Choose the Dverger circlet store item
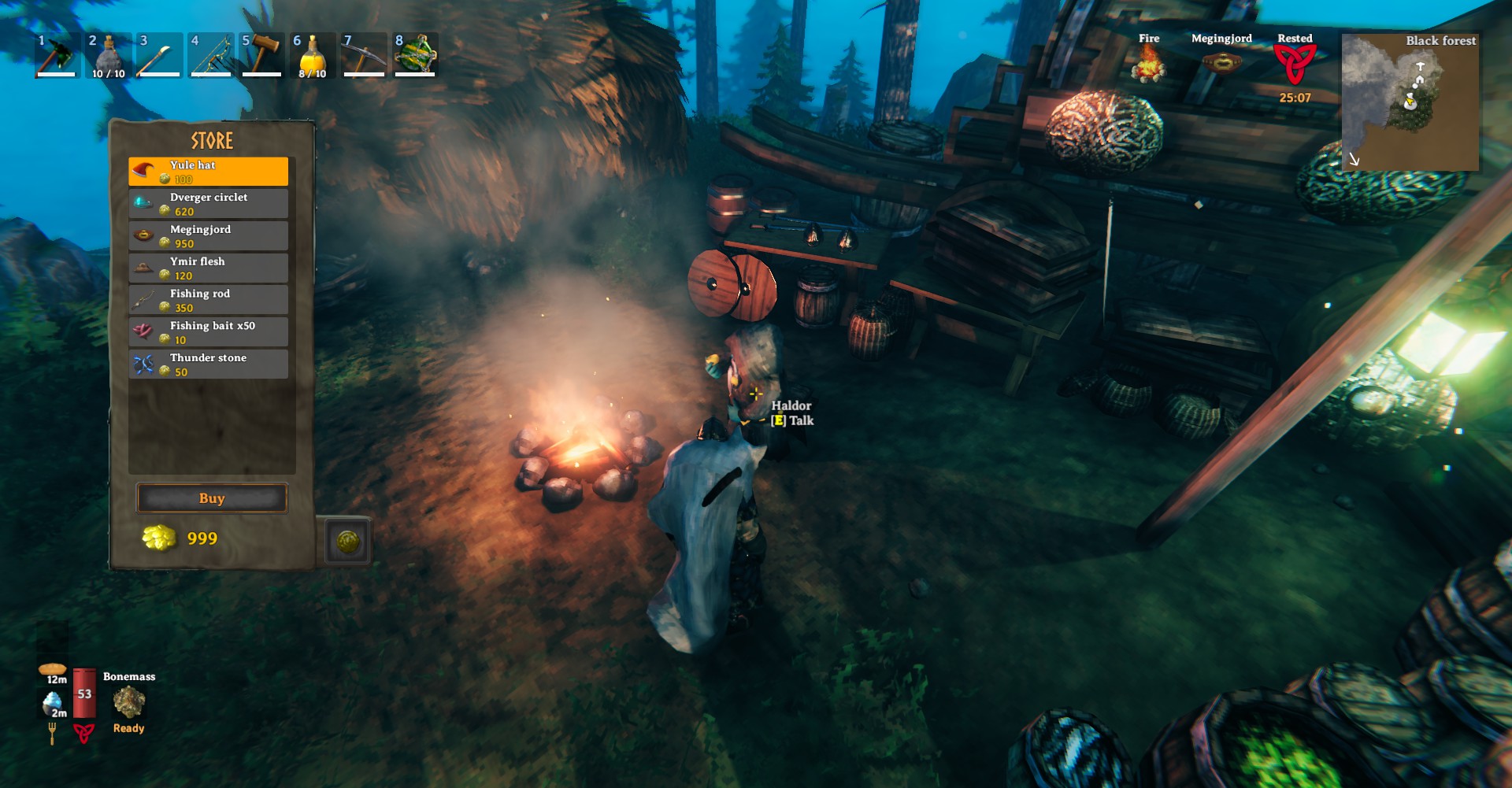Viewport: 1512px width, 788px height. point(208,204)
